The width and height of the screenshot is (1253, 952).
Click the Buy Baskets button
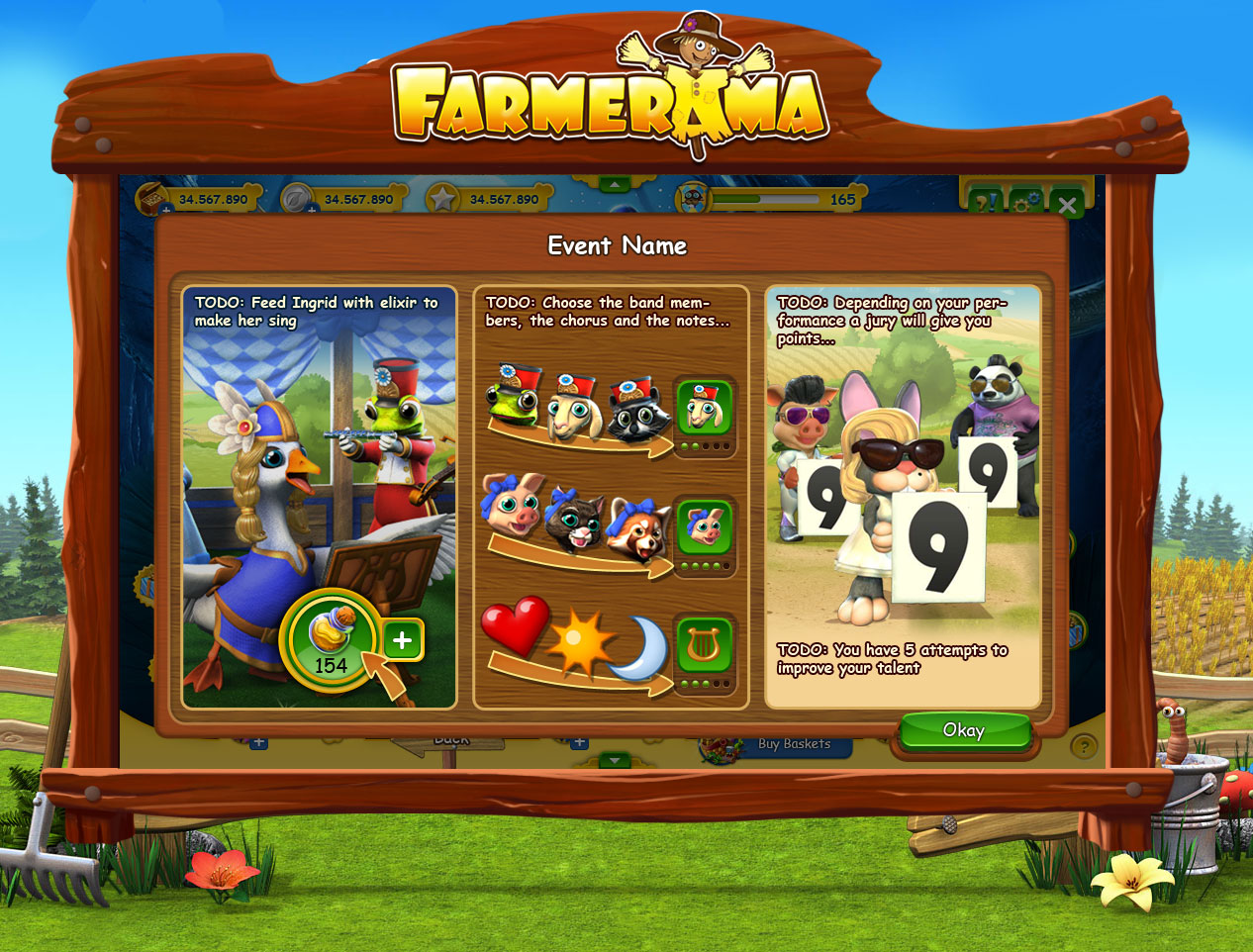tap(794, 744)
